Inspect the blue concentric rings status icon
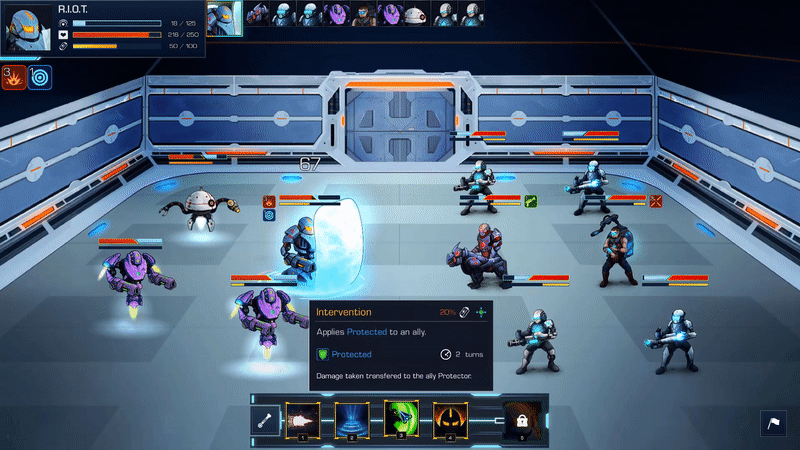800x450 pixels. pyautogui.click(x=40, y=77)
